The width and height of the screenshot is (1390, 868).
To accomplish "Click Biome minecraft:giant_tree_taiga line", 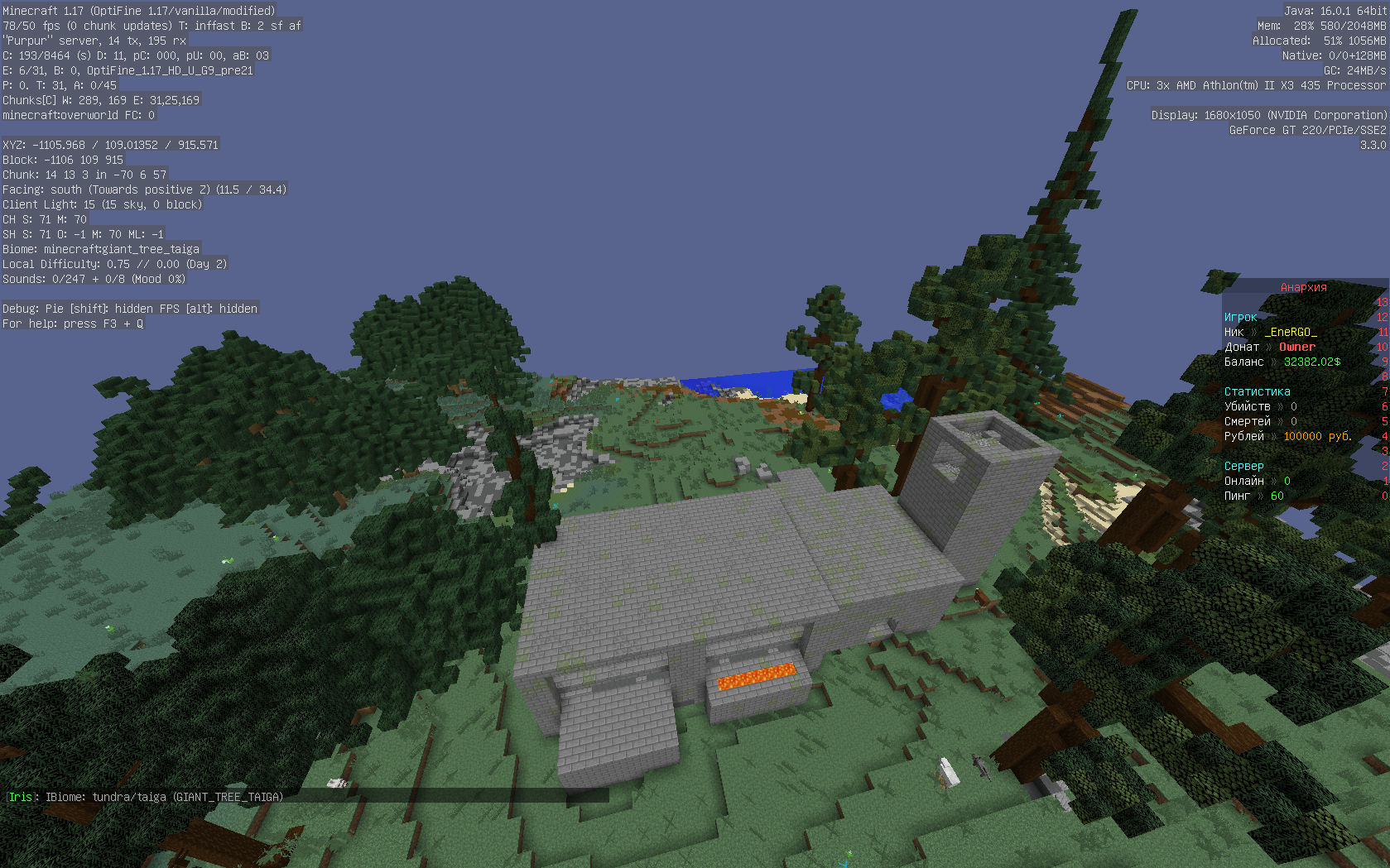I will click(101, 248).
